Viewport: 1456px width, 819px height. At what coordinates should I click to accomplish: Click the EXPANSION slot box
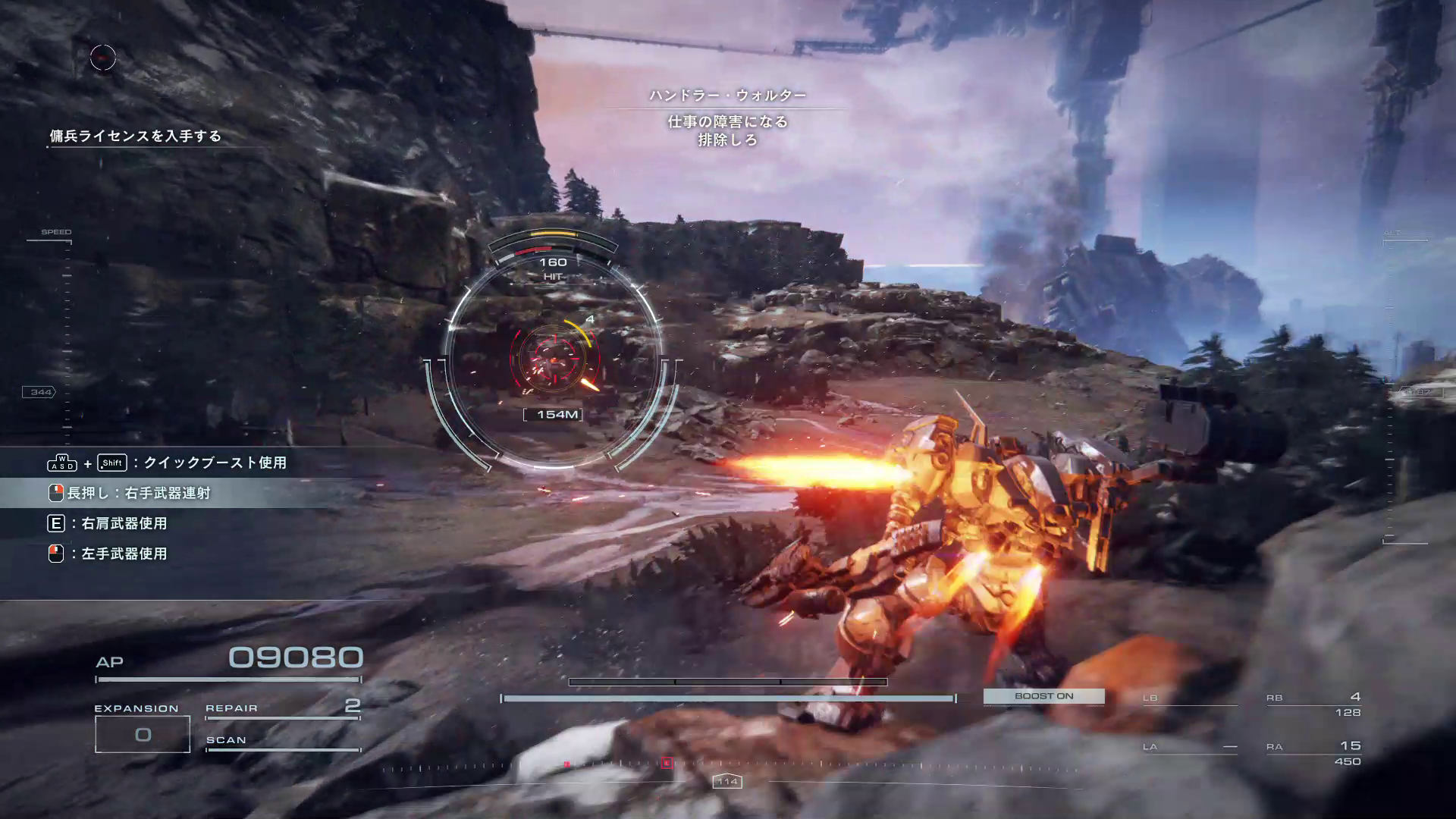143,734
